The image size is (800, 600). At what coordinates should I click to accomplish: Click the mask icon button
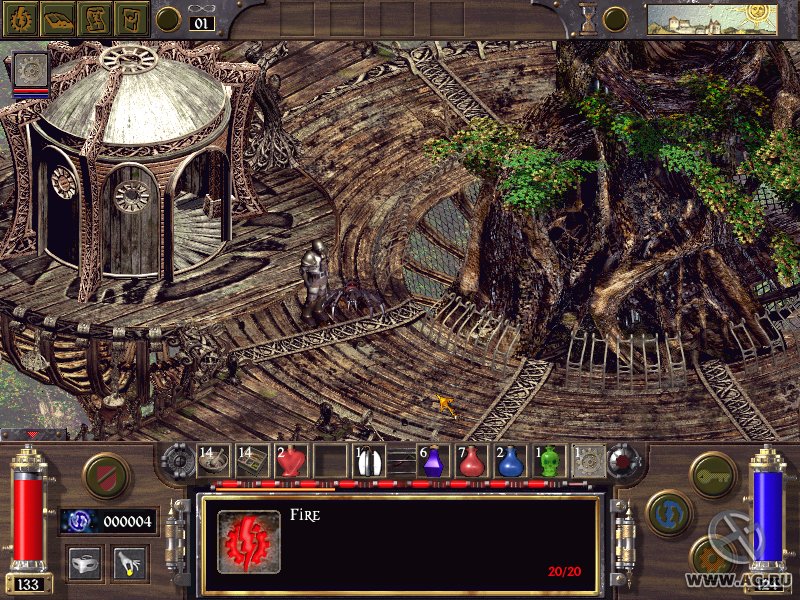pyautogui.click(x=82, y=563)
